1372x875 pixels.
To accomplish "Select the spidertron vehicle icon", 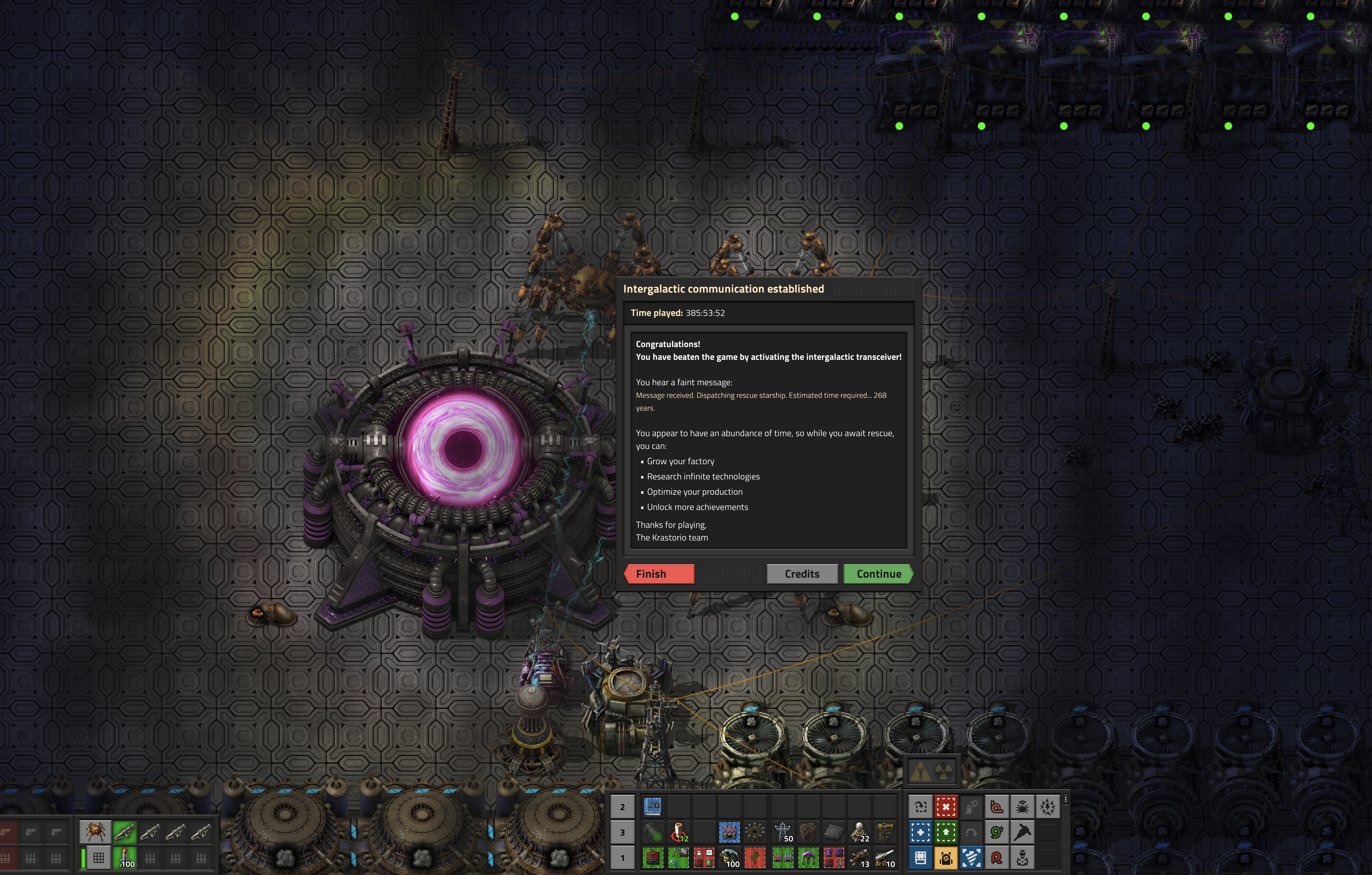I will [x=95, y=832].
